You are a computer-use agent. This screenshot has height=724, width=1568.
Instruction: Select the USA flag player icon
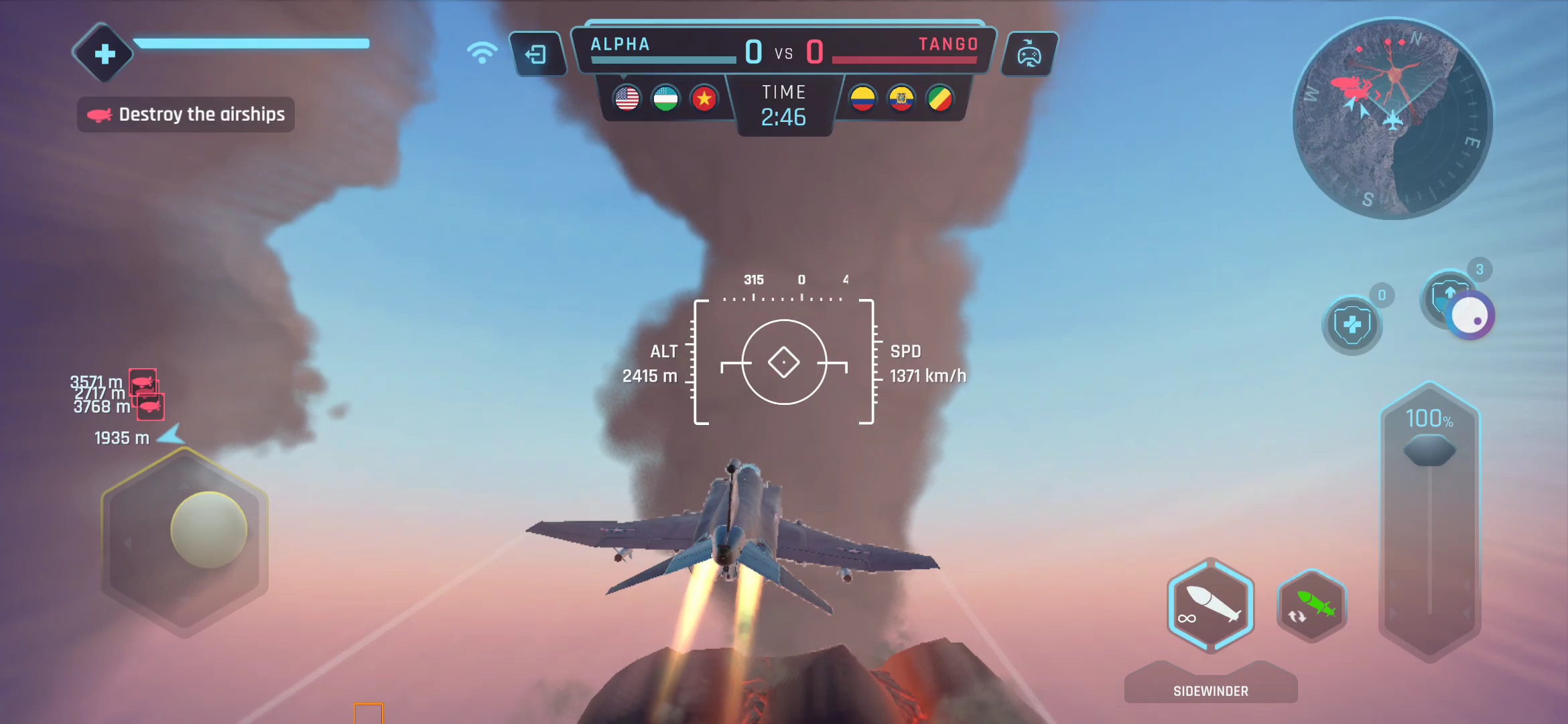click(x=627, y=99)
